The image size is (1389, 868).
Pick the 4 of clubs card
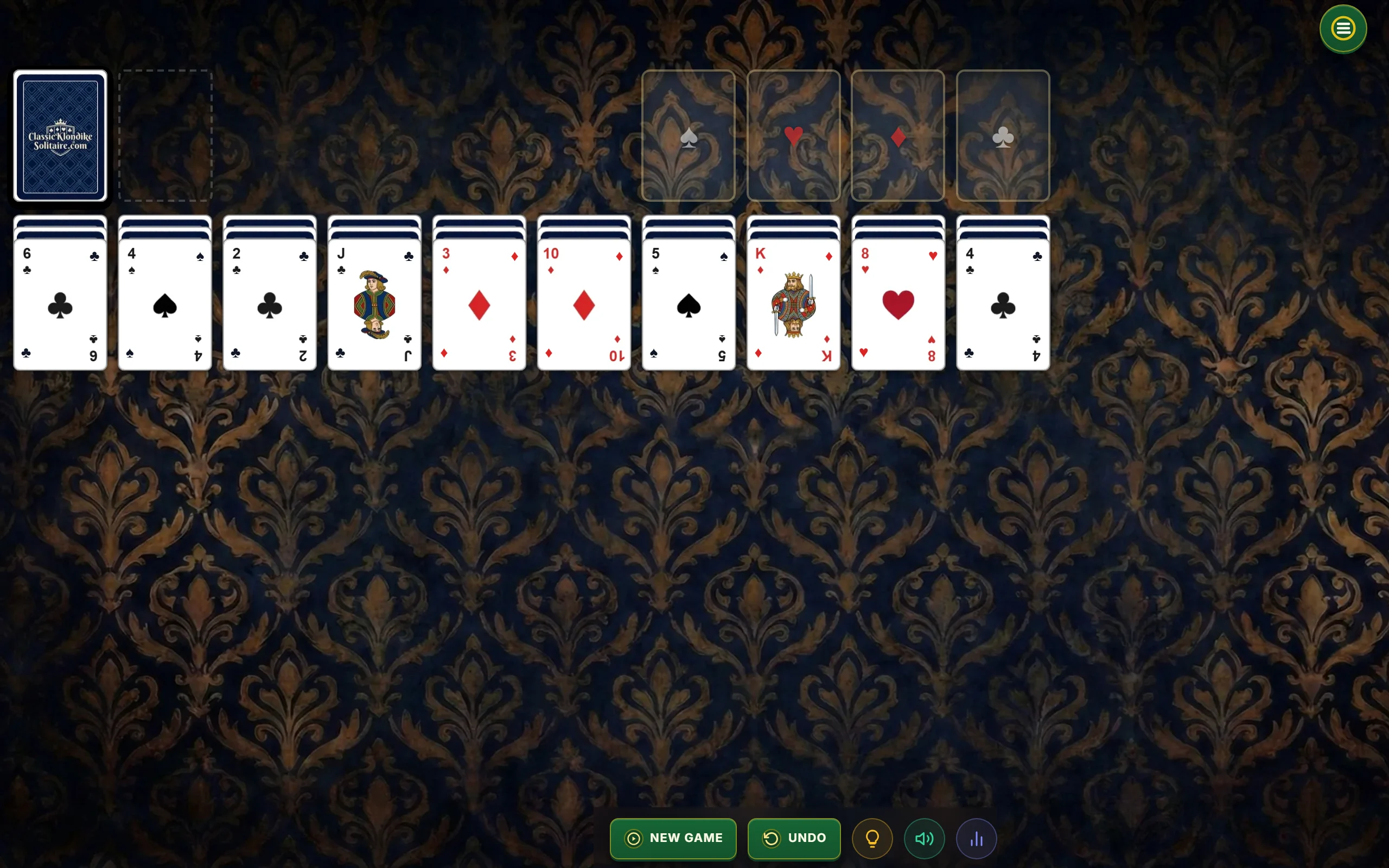[1003, 304]
